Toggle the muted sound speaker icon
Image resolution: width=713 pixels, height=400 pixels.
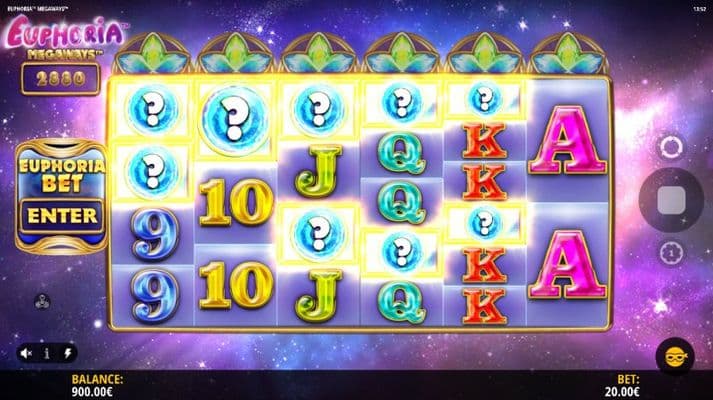click(x=25, y=353)
